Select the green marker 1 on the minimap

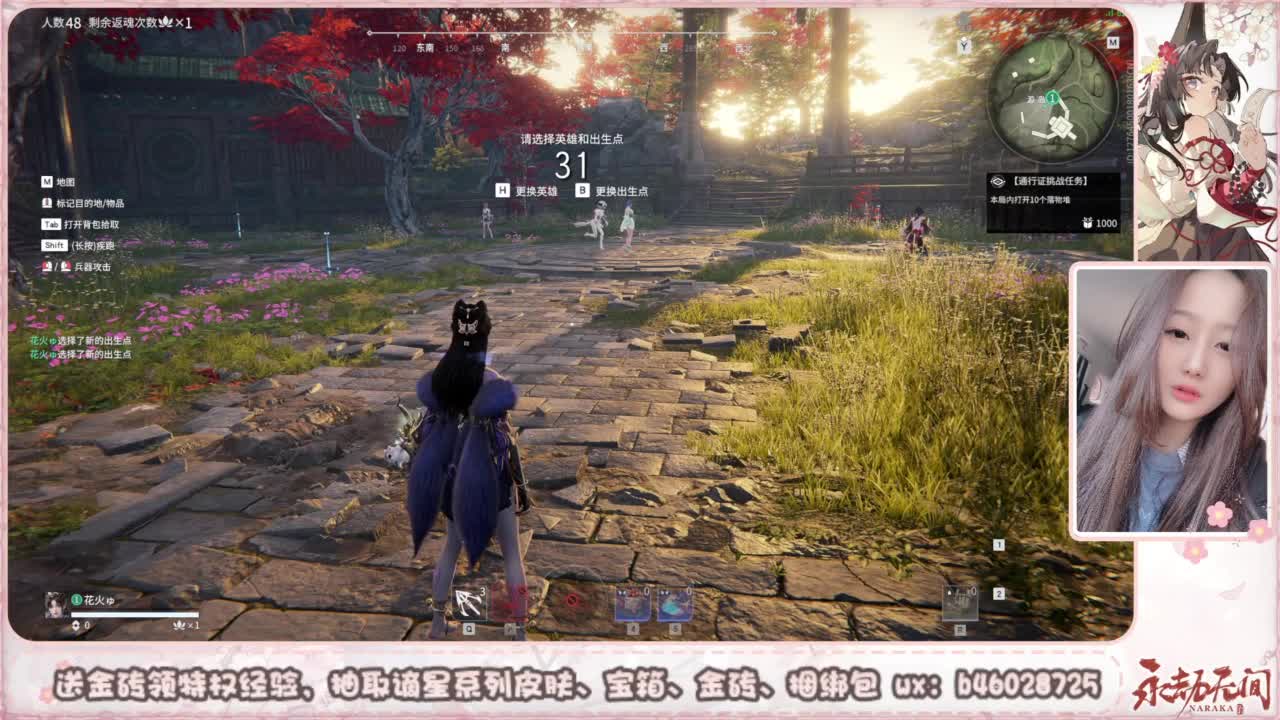coord(1051,97)
